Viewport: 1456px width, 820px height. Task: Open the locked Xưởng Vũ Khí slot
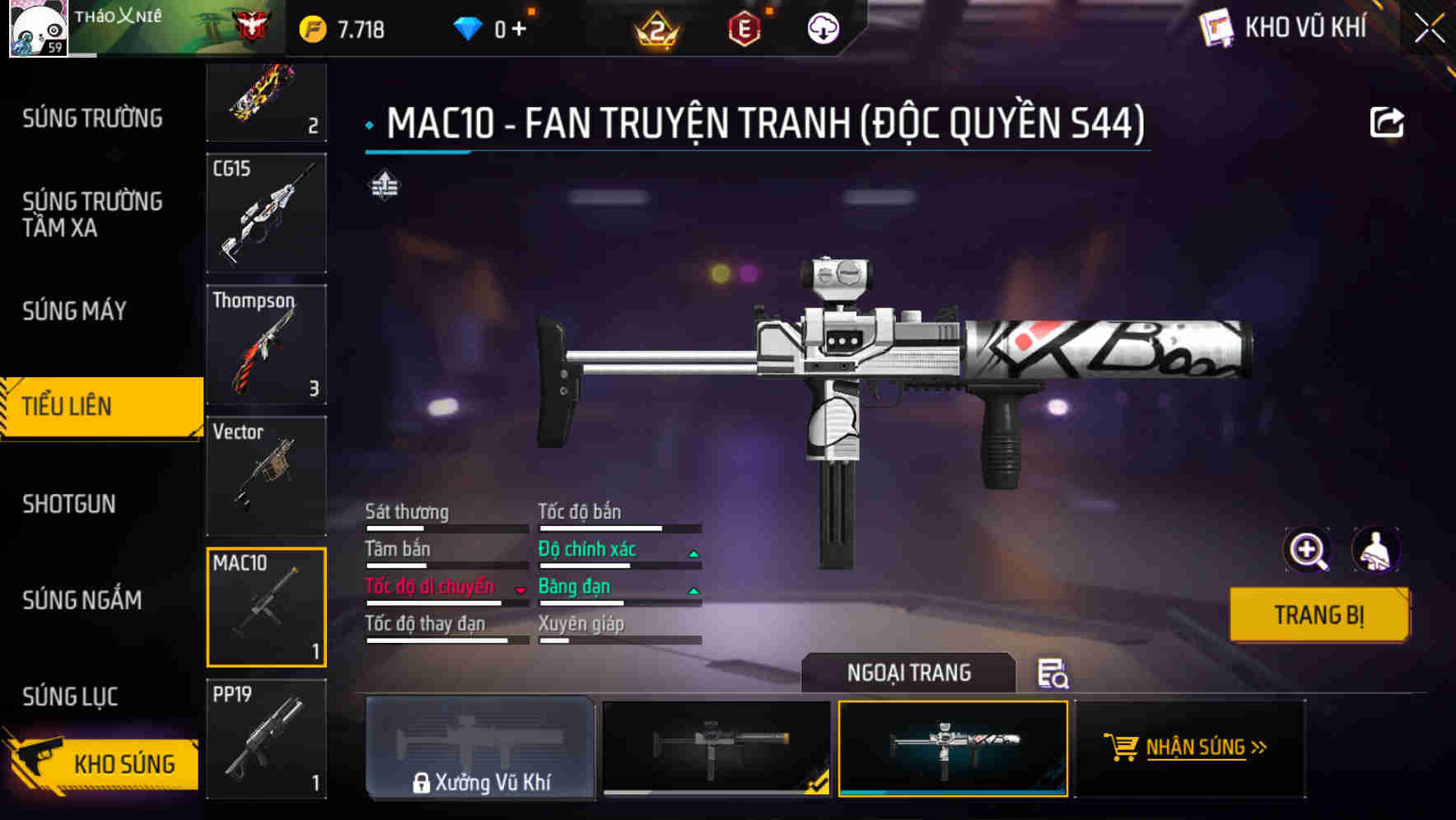click(x=480, y=748)
